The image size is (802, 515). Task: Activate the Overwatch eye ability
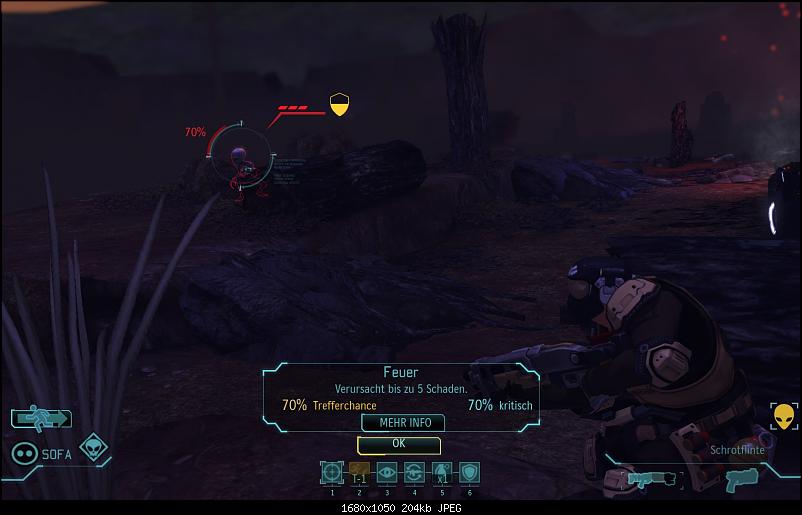pyautogui.click(x=386, y=473)
